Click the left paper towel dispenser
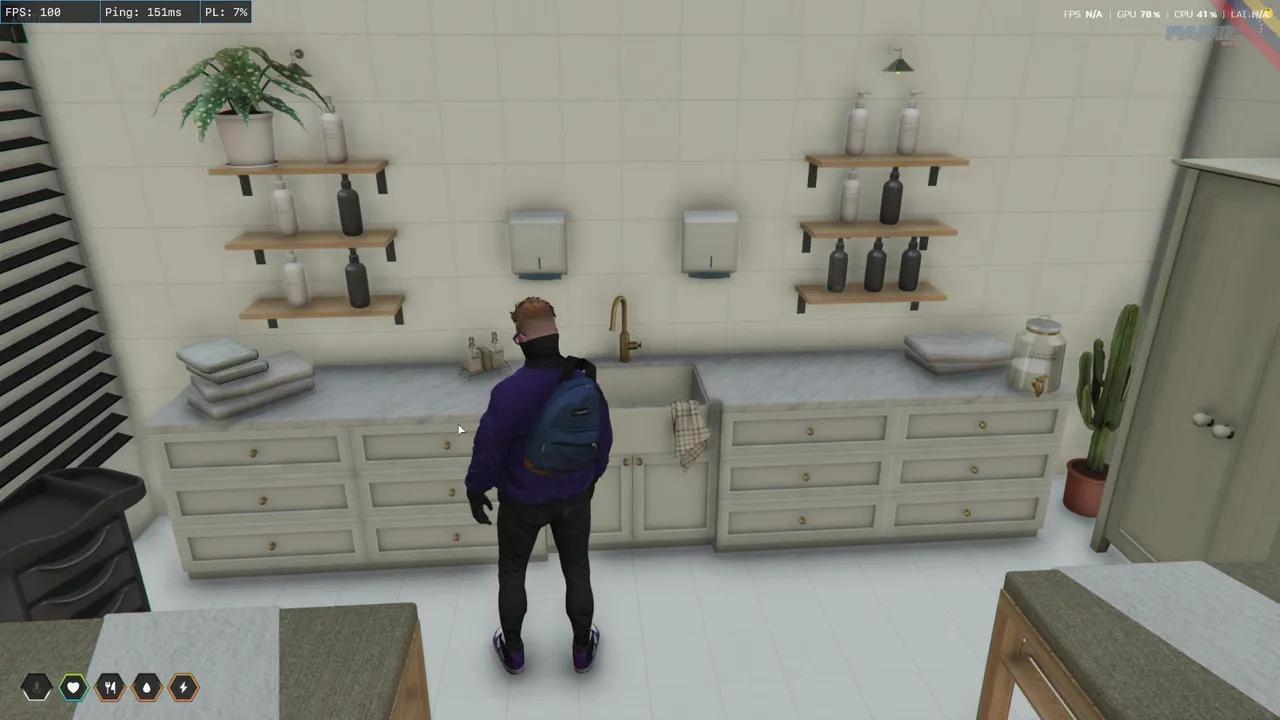 point(539,240)
